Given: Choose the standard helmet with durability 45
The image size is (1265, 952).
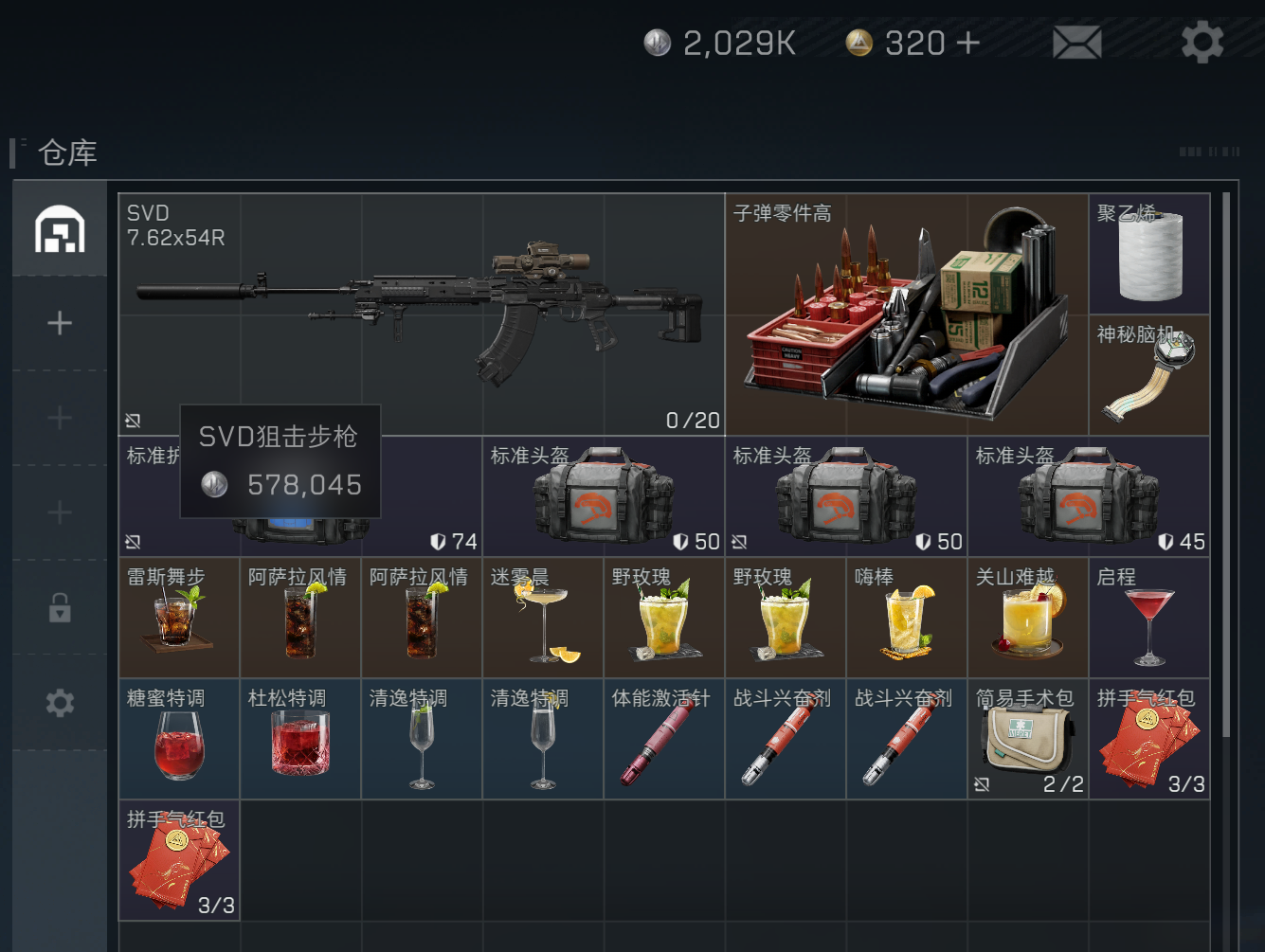Looking at the screenshot, I should pos(1088,496).
